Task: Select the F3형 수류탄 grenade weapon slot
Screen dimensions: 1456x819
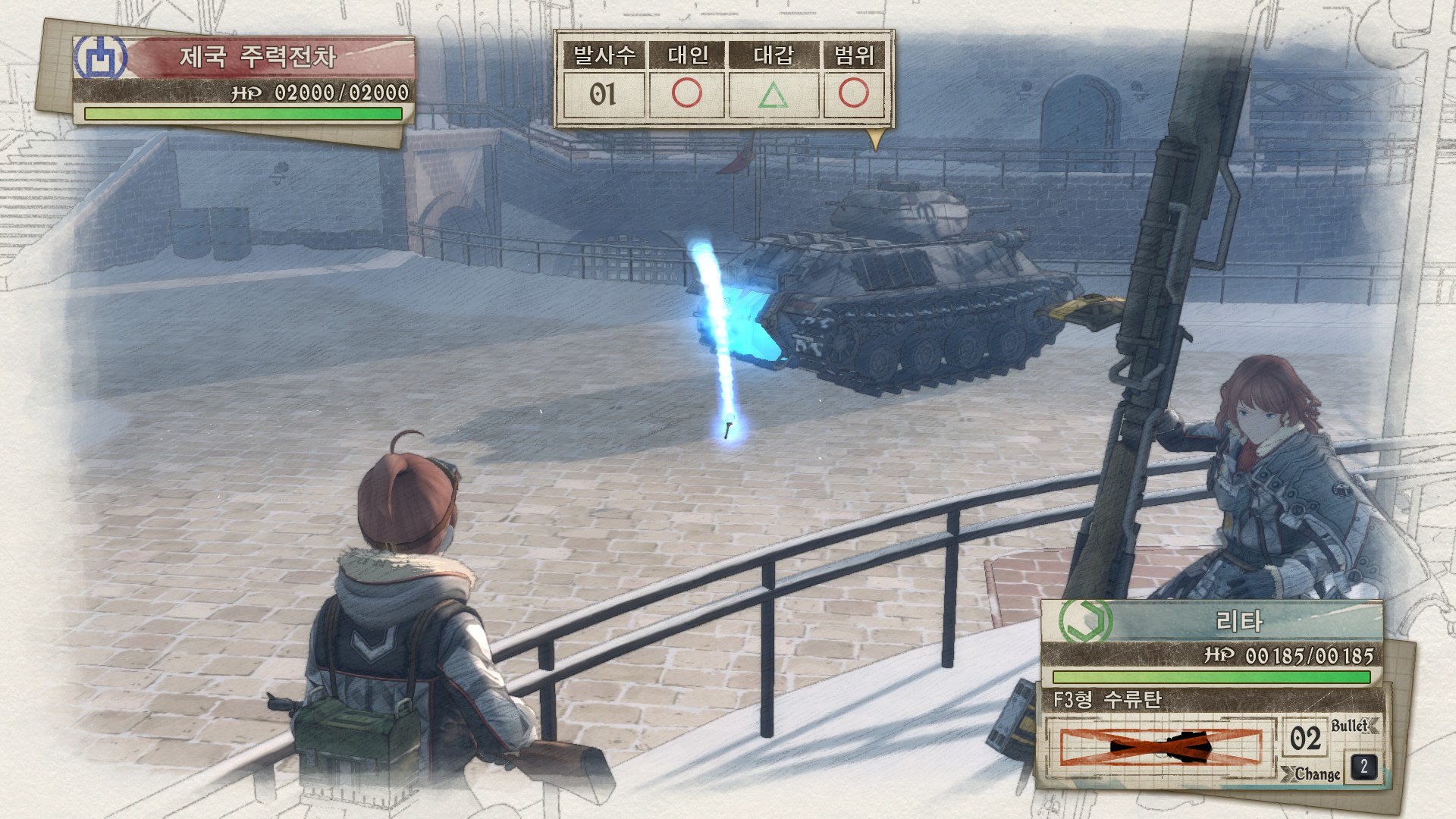Action: (1160, 747)
